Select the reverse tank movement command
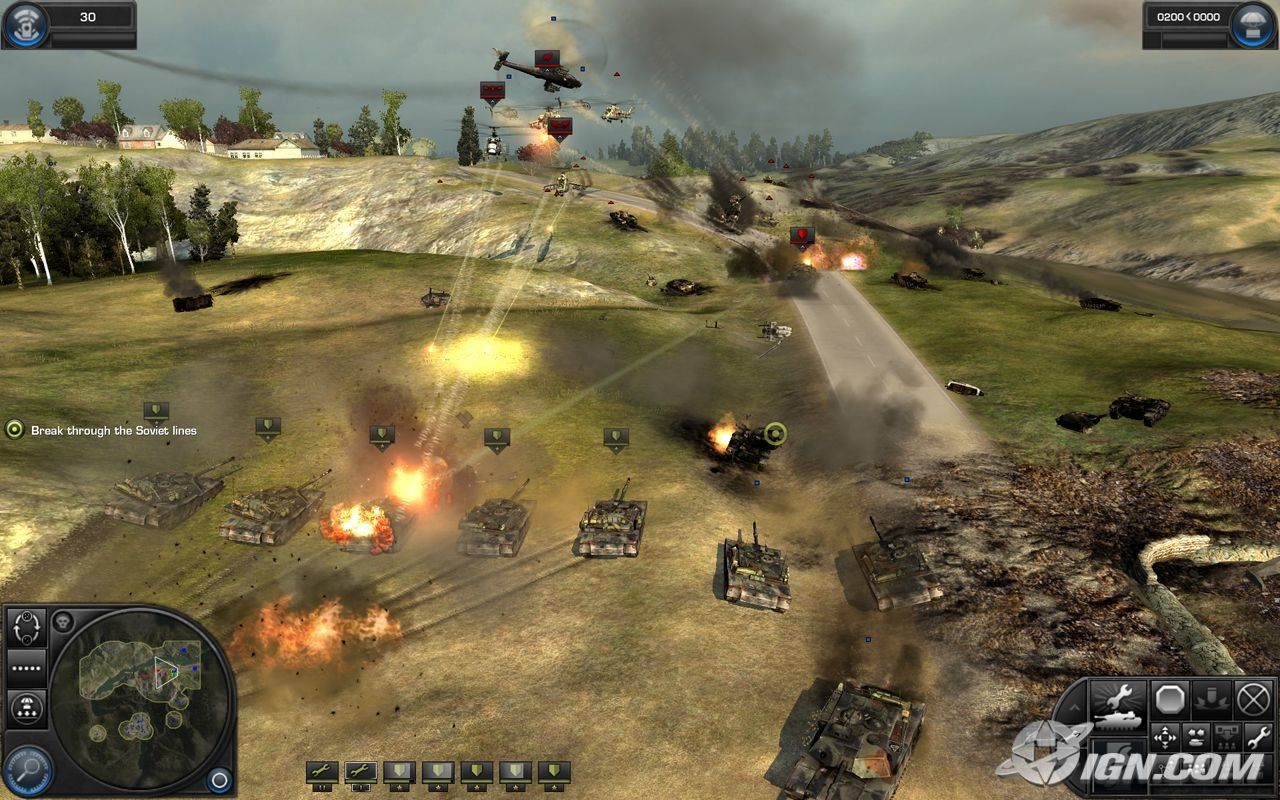The image size is (1280, 800). [1197, 738]
